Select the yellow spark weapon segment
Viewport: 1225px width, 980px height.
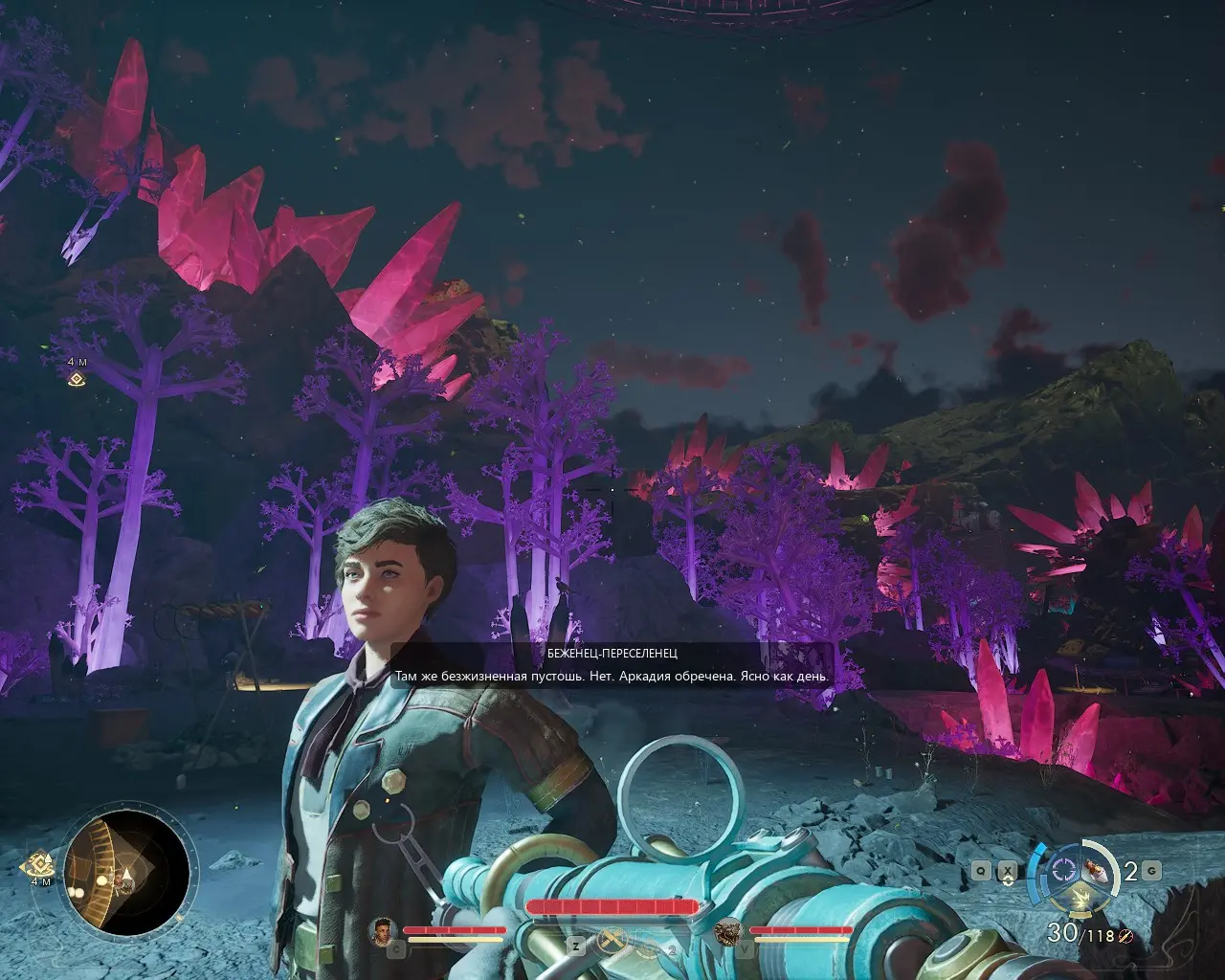(1080, 898)
